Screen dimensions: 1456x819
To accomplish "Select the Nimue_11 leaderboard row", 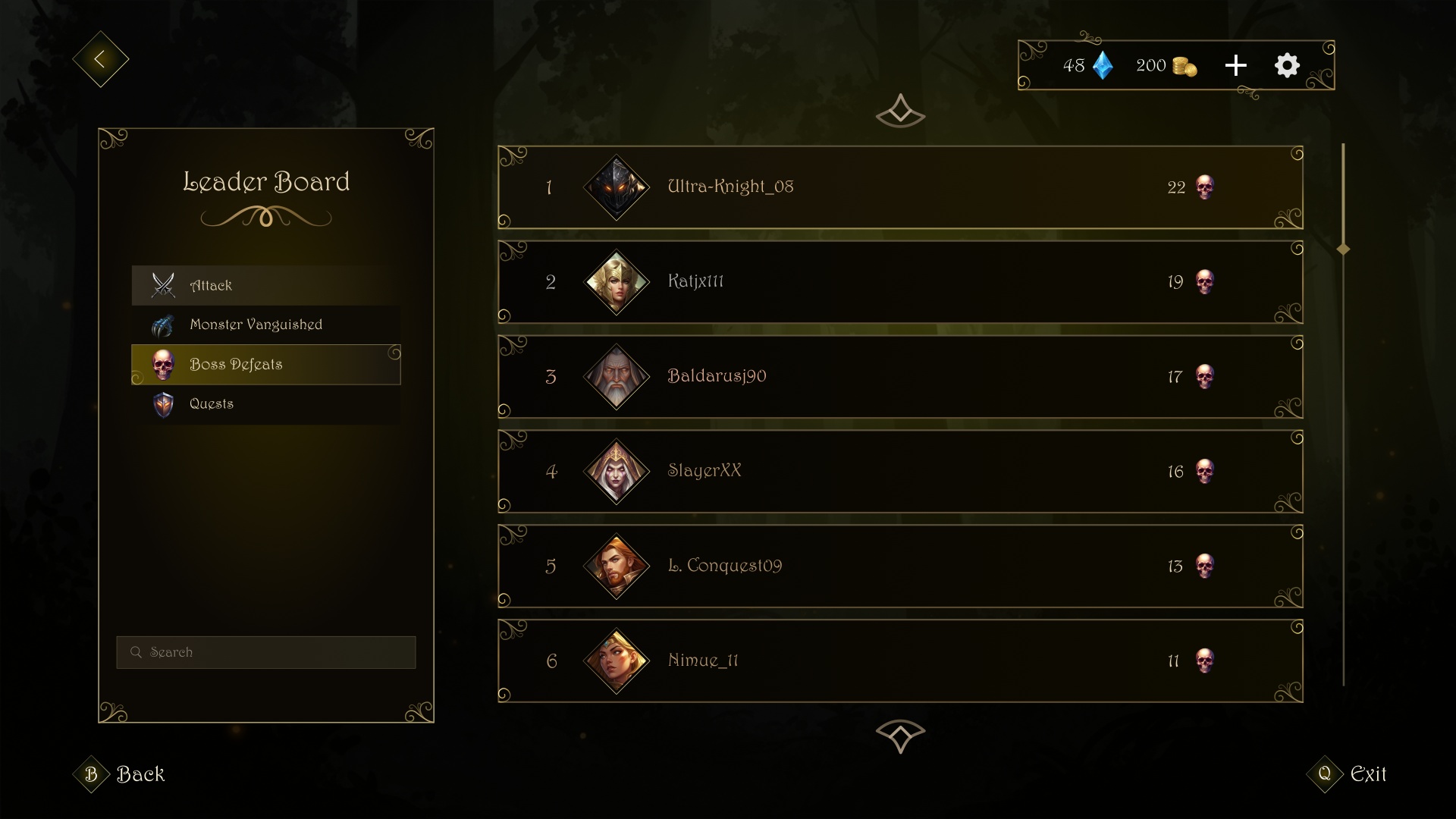I will (x=900, y=661).
